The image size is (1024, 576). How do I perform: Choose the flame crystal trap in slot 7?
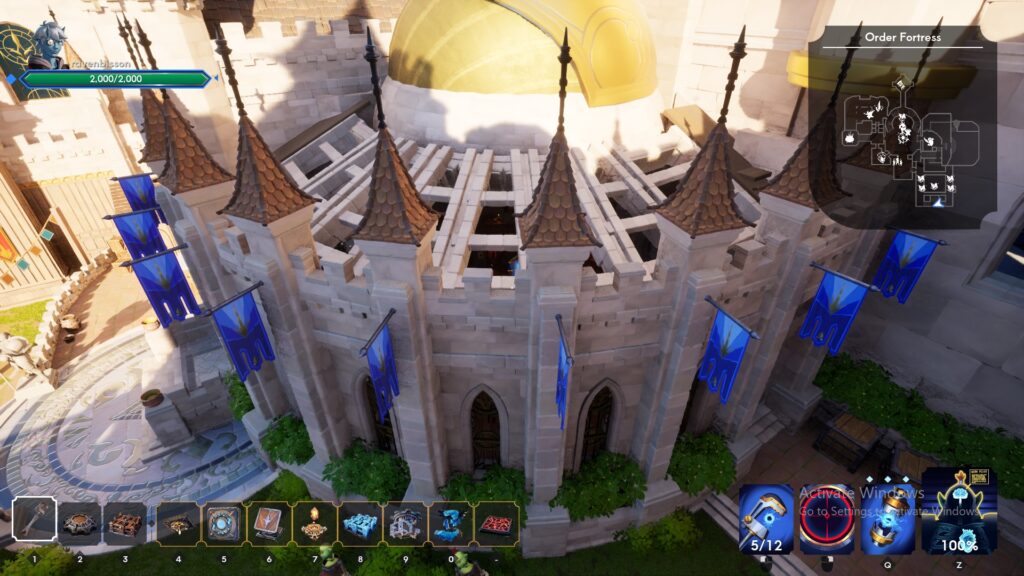click(314, 523)
